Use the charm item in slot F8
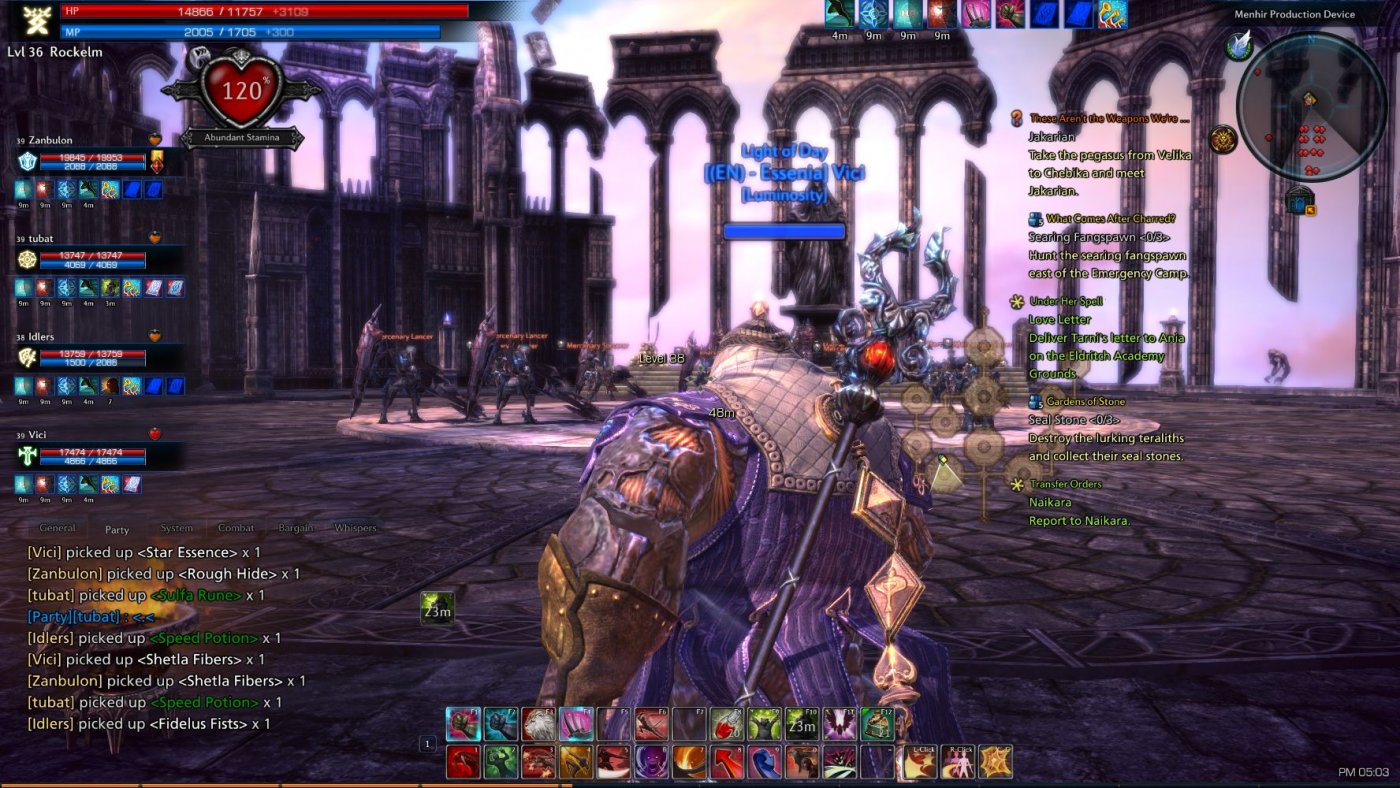Screen dimensions: 1400x788 click(726, 722)
